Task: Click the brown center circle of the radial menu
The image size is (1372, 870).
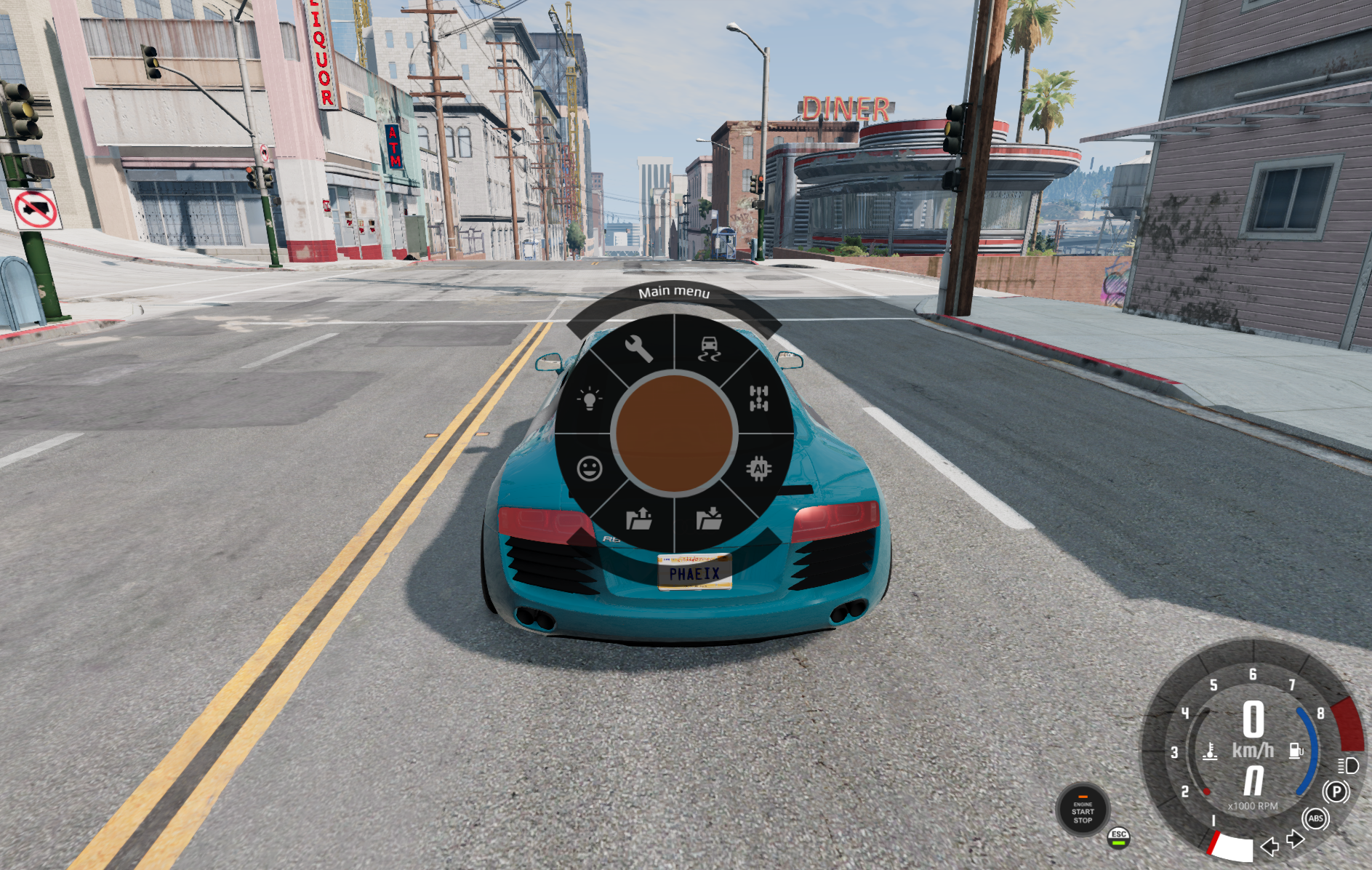Action: pos(674,434)
